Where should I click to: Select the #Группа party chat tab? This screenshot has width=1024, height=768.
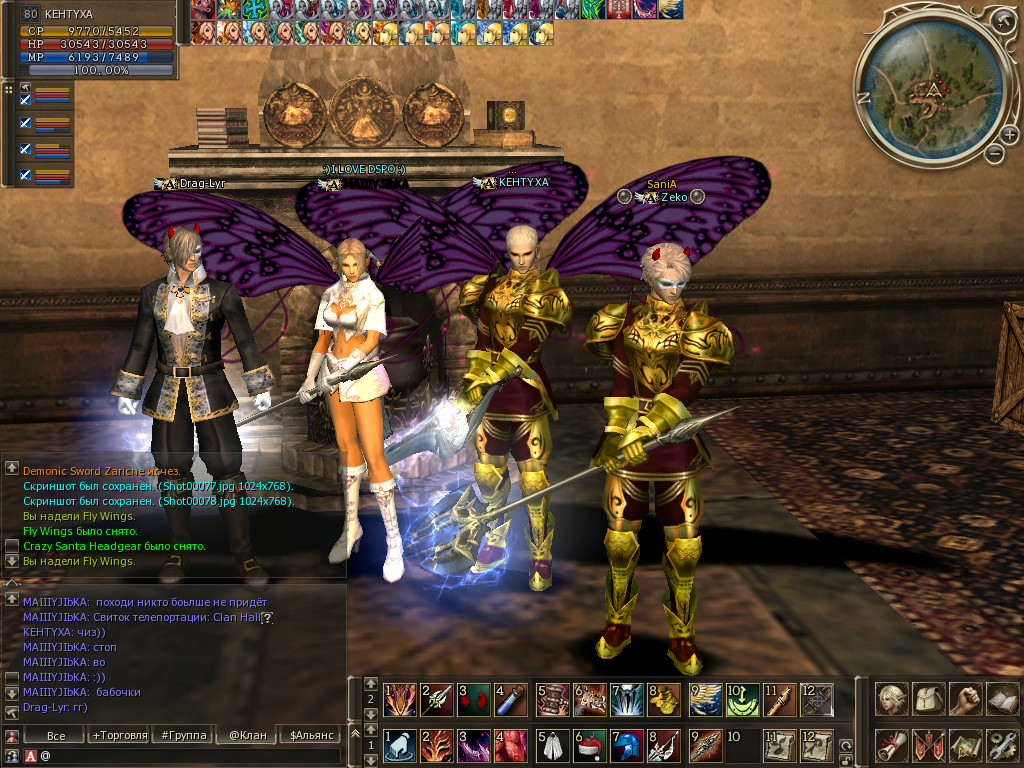pyautogui.click(x=183, y=735)
